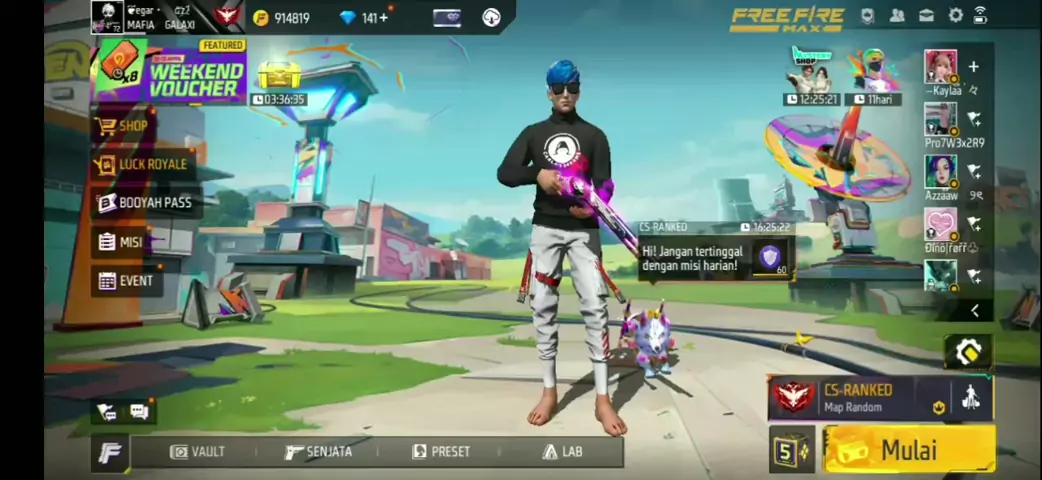Start the match with the Mulai button
1042x480 pixels.
908,449
